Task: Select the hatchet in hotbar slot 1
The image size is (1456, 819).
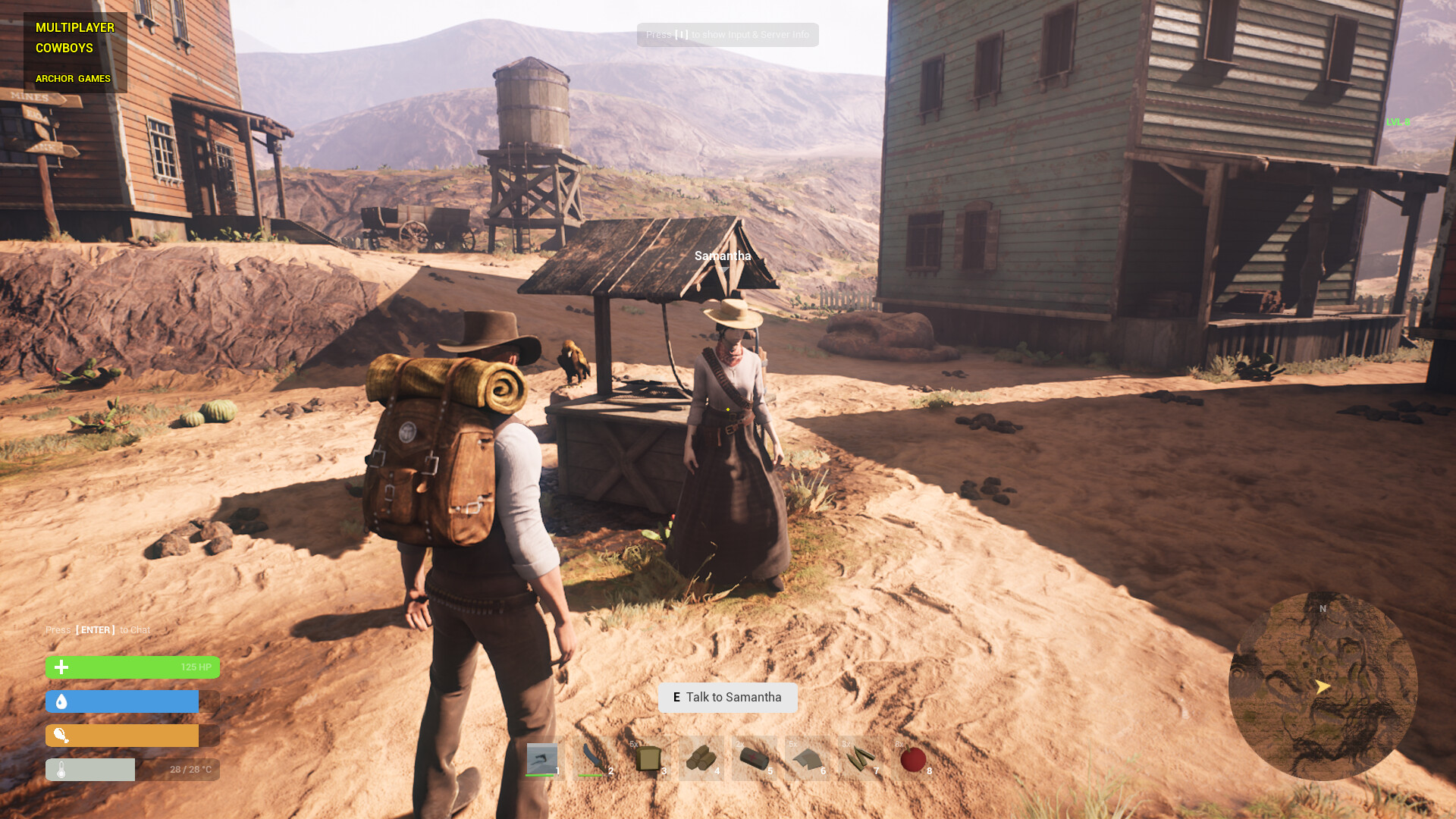Action: click(541, 758)
